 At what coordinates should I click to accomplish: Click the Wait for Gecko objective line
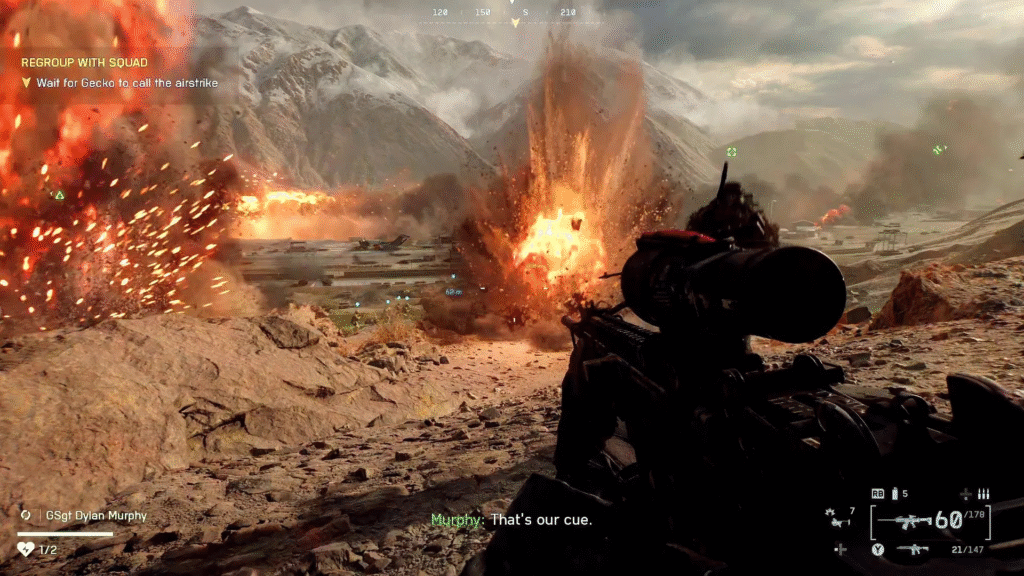click(x=126, y=83)
